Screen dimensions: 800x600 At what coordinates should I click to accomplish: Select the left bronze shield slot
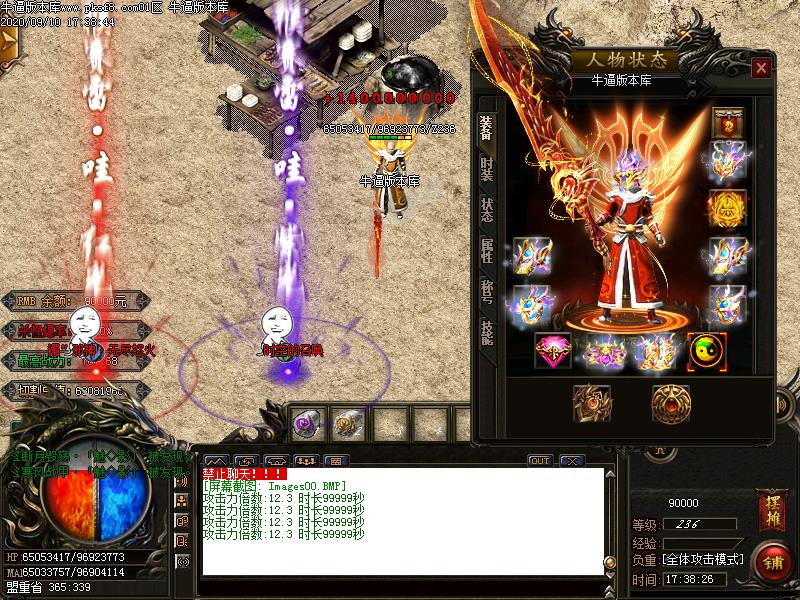tap(591, 403)
